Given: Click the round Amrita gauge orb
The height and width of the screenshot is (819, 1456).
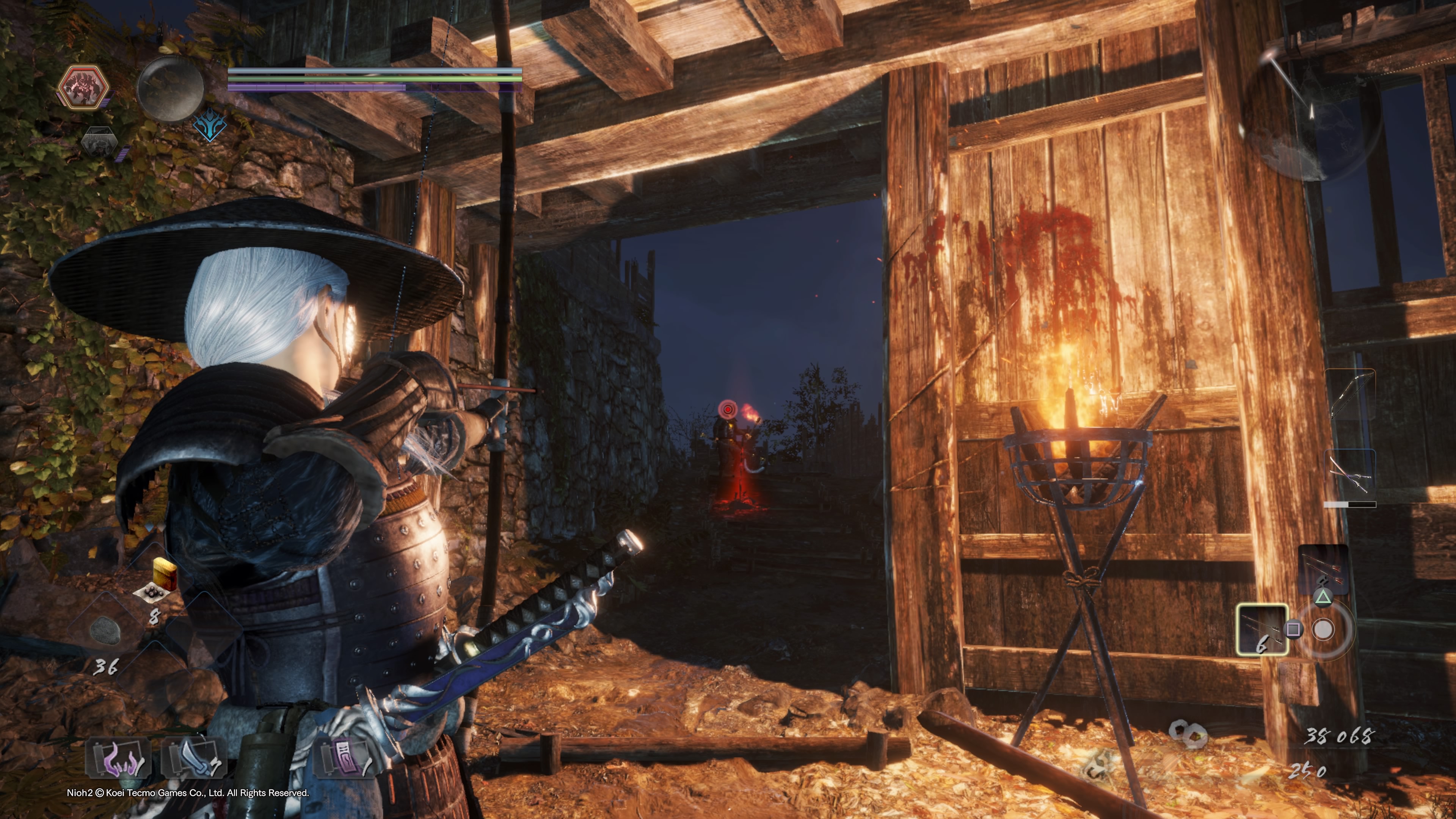Looking at the screenshot, I should 170,89.
